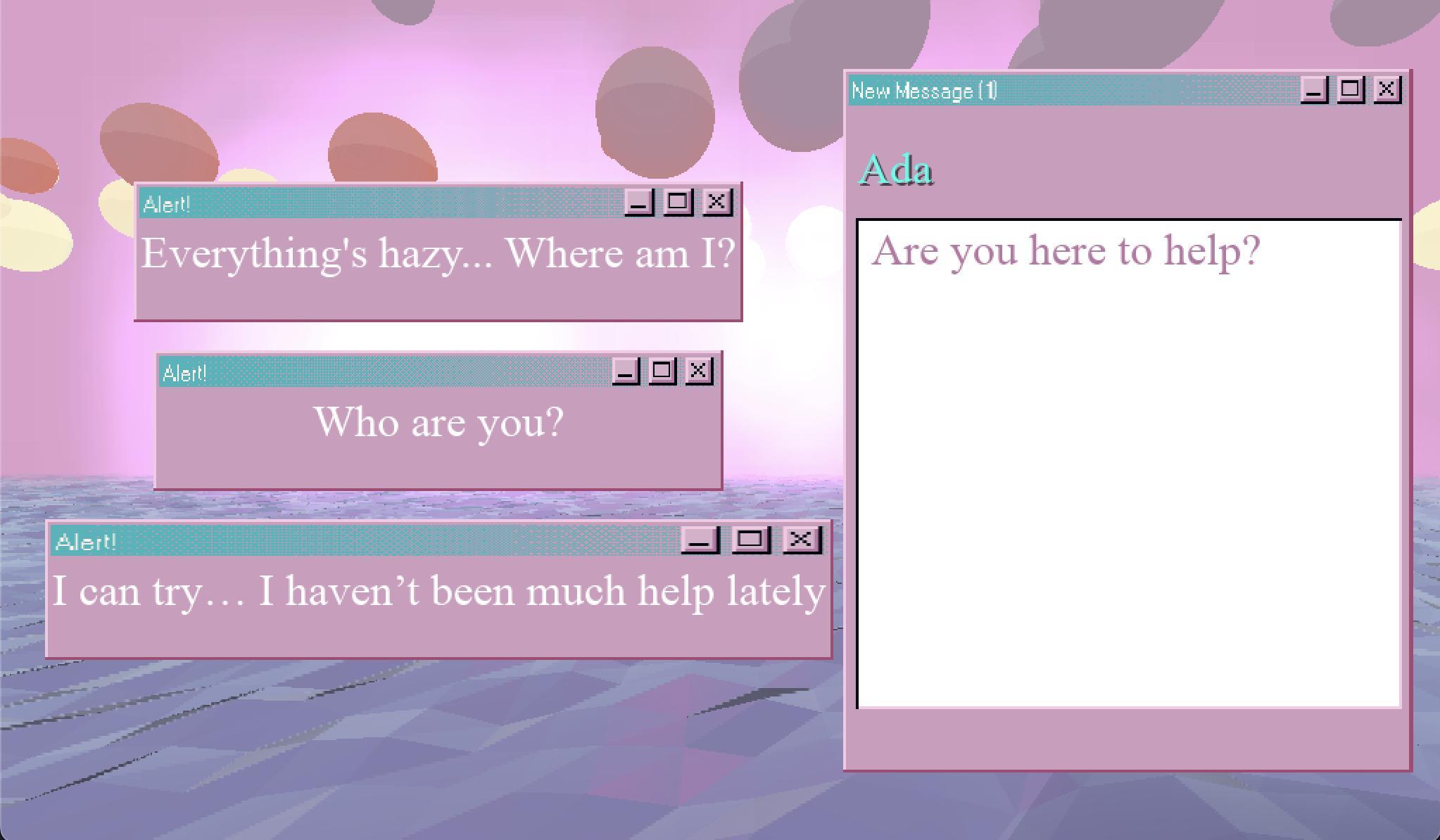Minimize the 'Everything's hazy' alert window
This screenshot has height=840, width=1440.
click(x=638, y=203)
